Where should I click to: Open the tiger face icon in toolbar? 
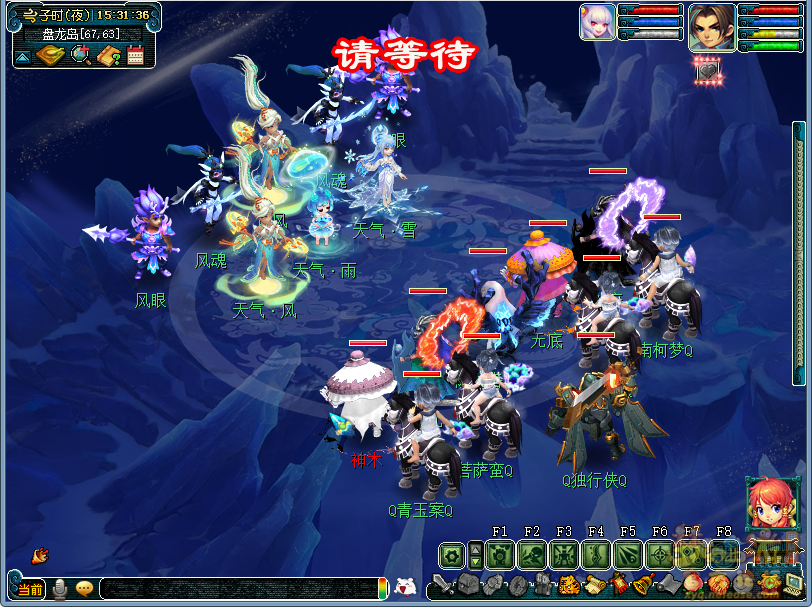pyautogui.click(x=569, y=585)
